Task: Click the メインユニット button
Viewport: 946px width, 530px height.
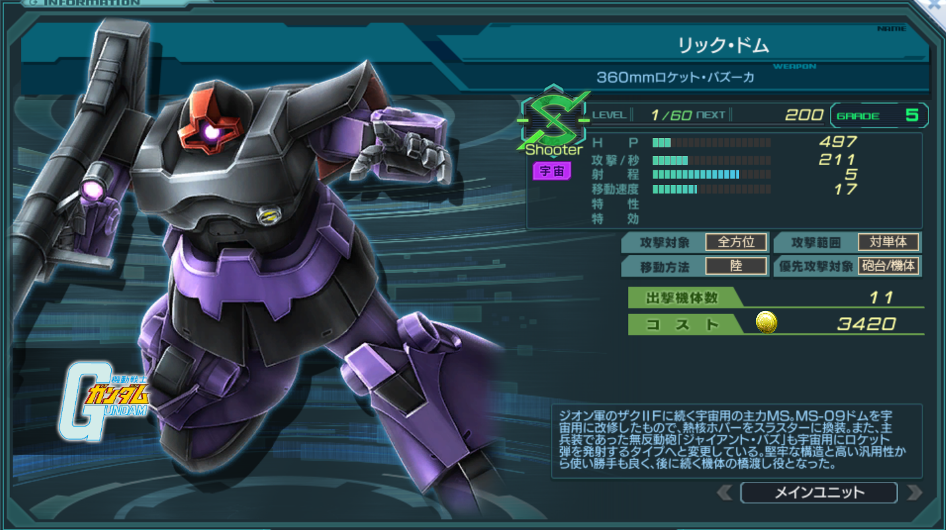Action: coord(819,492)
